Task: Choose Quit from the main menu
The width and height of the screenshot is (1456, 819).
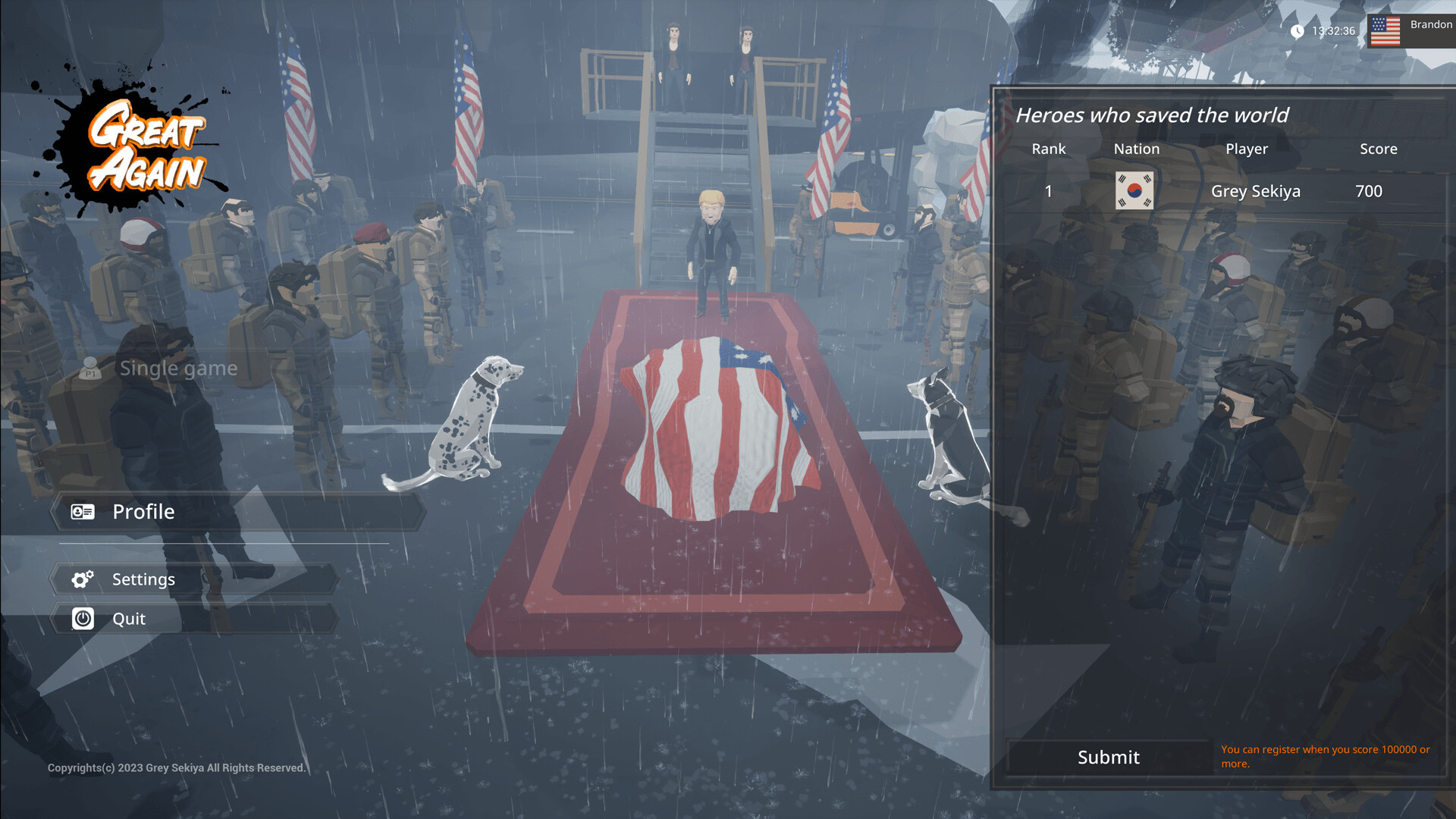Action: point(128,618)
